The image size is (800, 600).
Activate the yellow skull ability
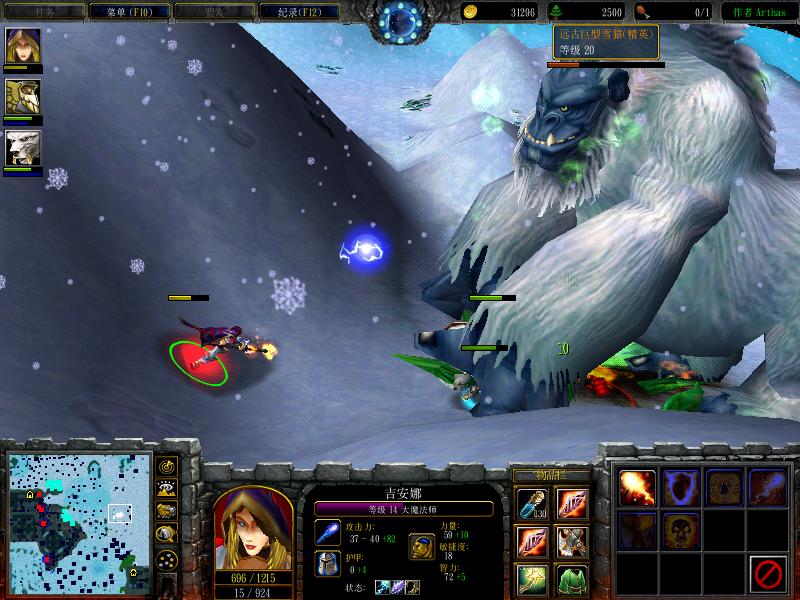(x=681, y=530)
